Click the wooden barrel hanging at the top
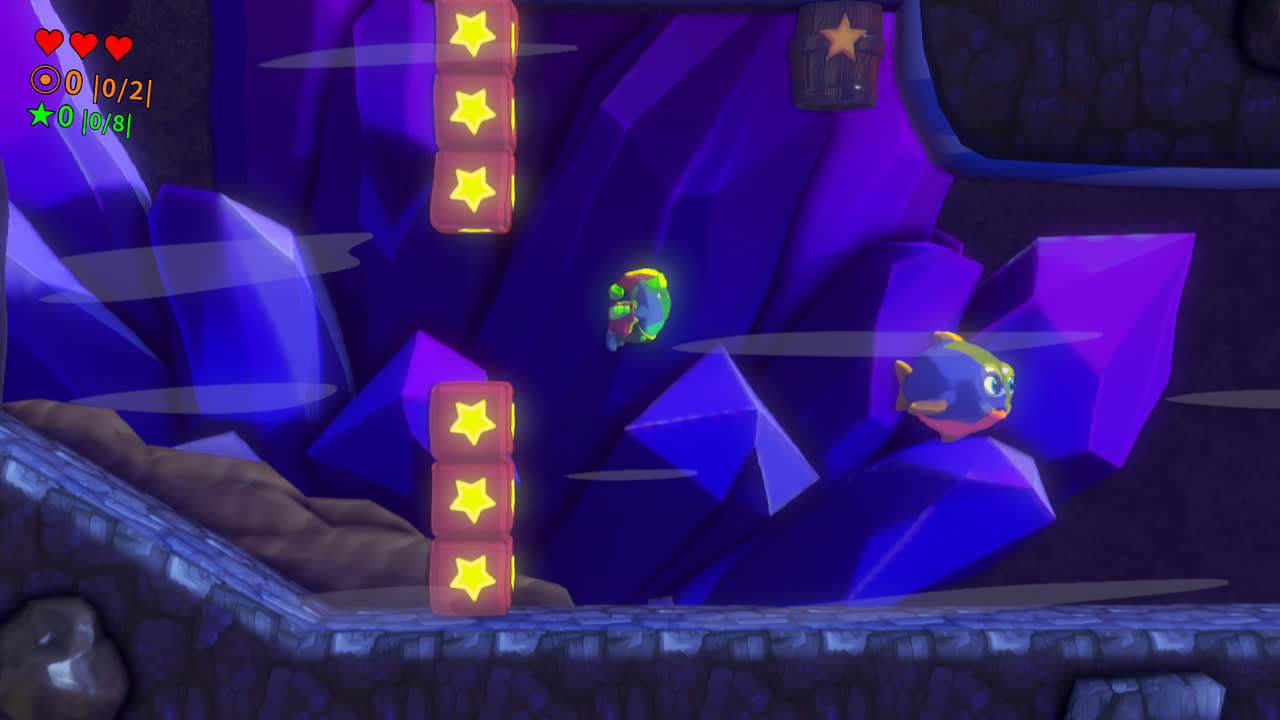The height and width of the screenshot is (720, 1280). 838,55
